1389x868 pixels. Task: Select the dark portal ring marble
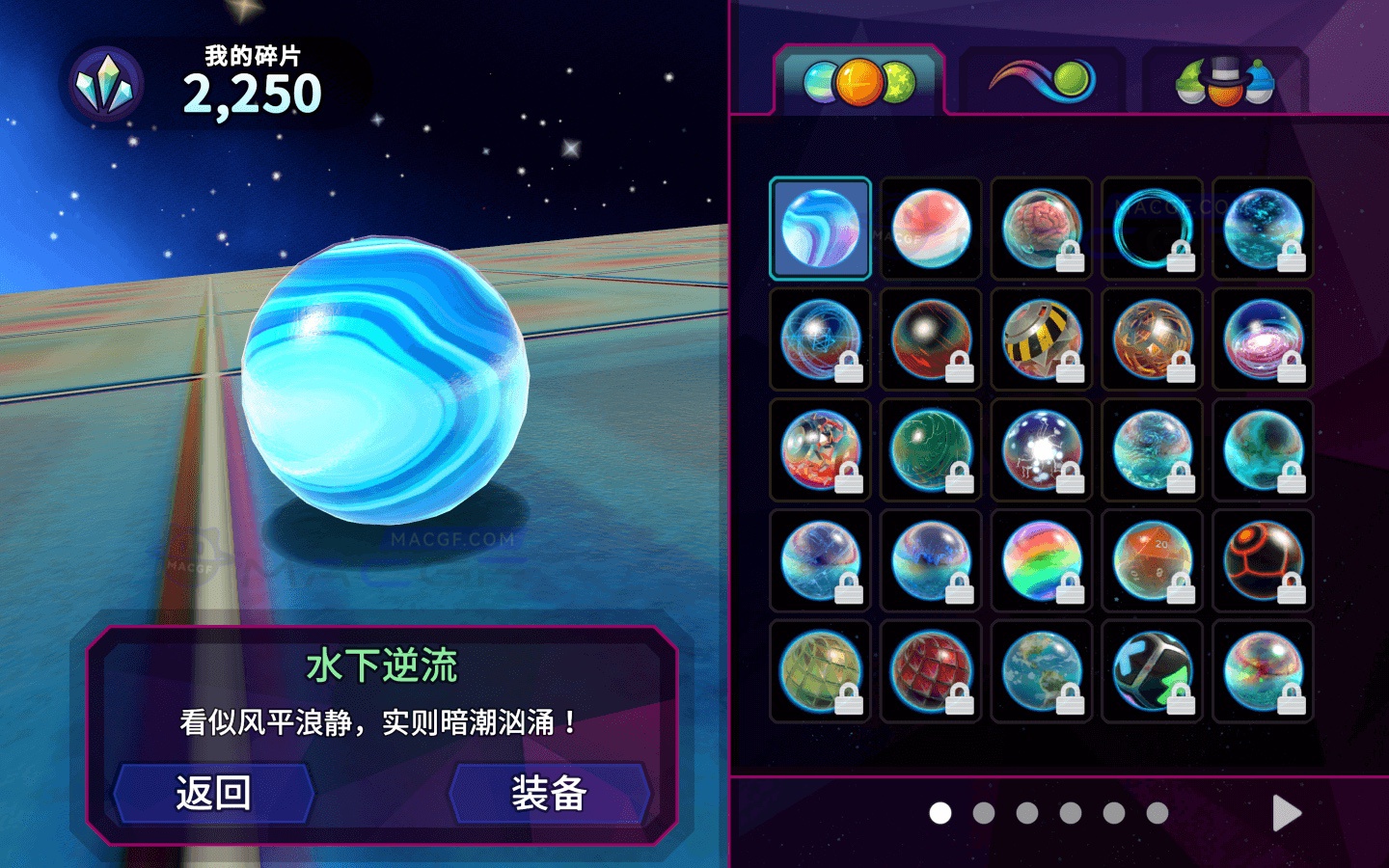pos(1152,228)
